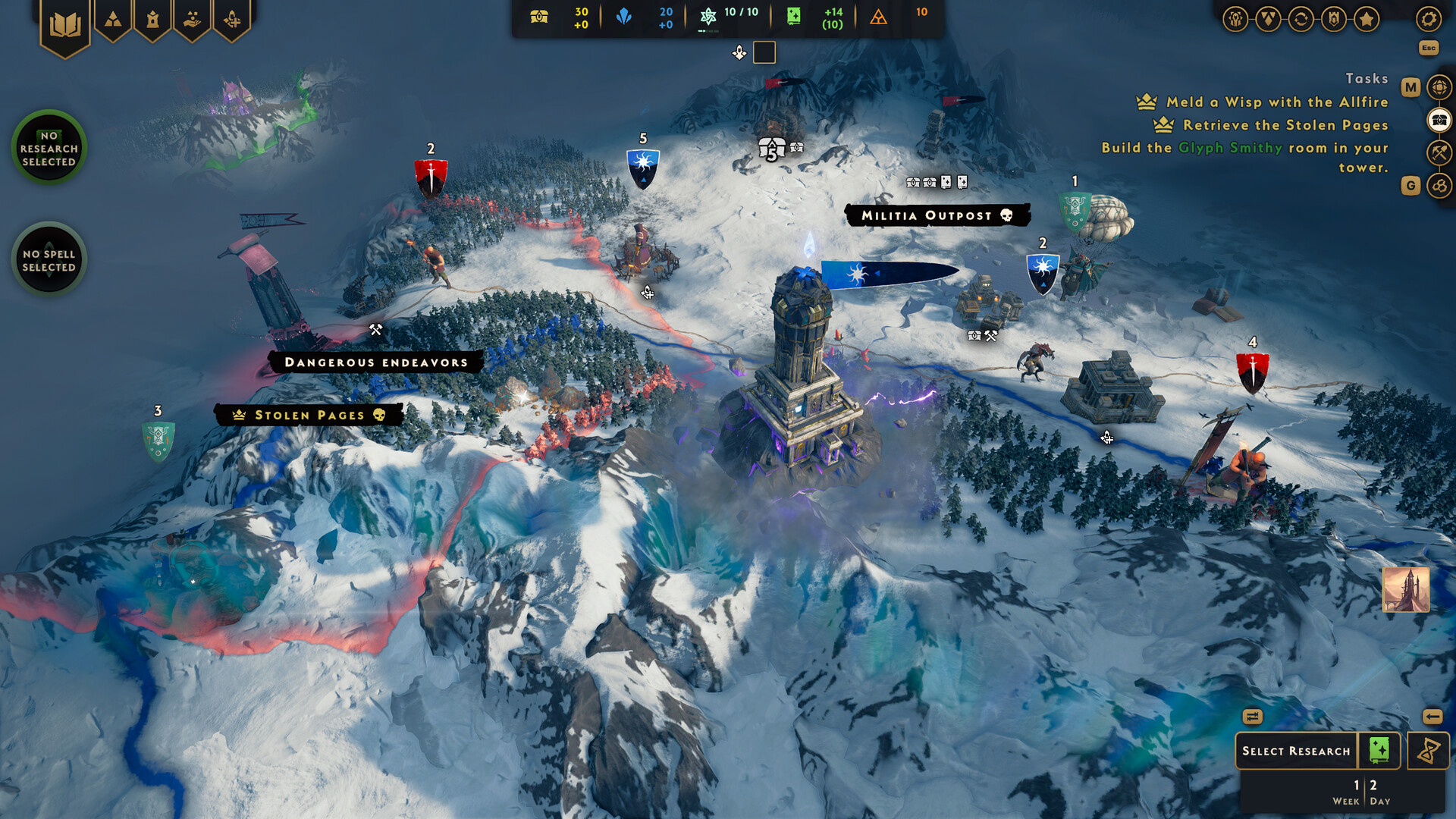Viewport: 1456px width, 819px height.
Task: Toggle the No Research Selected indicator
Action: pos(49,148)
